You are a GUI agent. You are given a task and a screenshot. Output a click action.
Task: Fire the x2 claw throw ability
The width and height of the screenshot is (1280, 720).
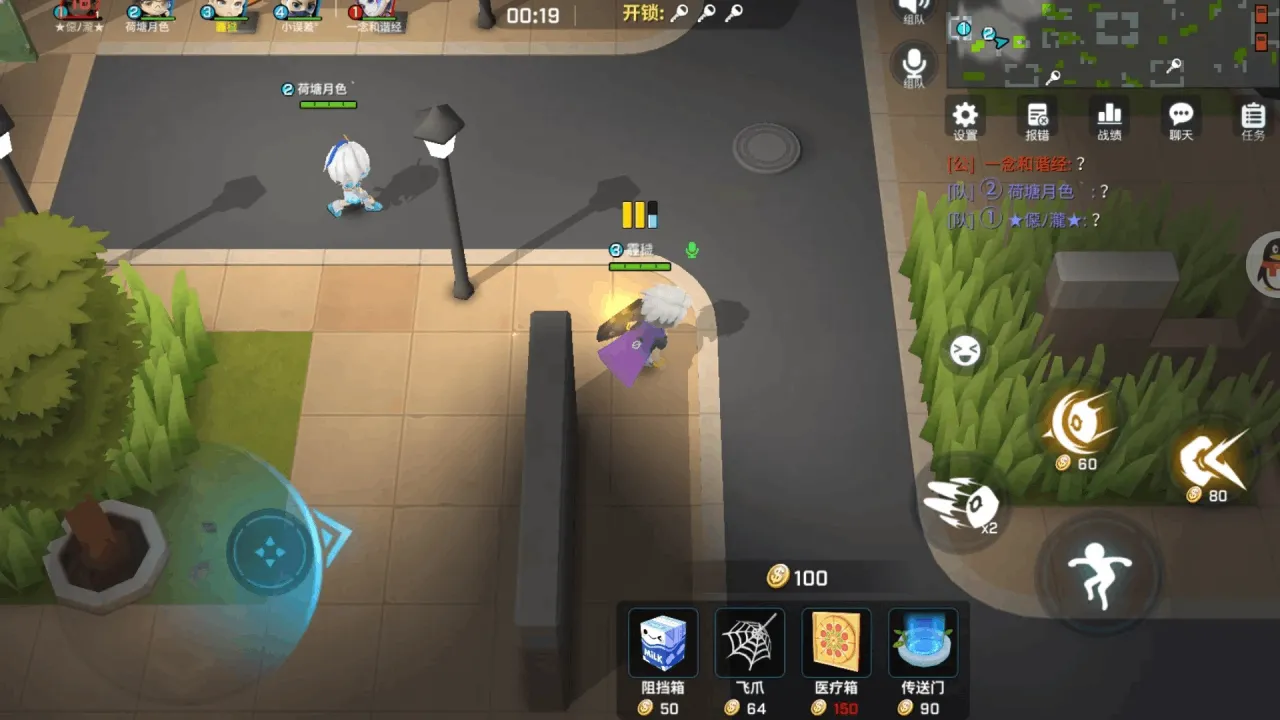click(x=962, y=504)
